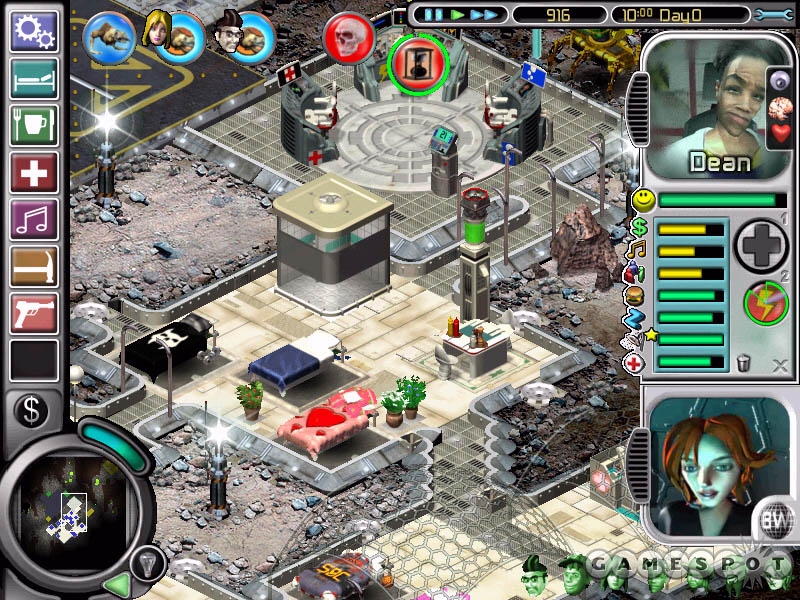Select the bed build category
Viewport: 800px width, 600px height.
tap(34, 78)
